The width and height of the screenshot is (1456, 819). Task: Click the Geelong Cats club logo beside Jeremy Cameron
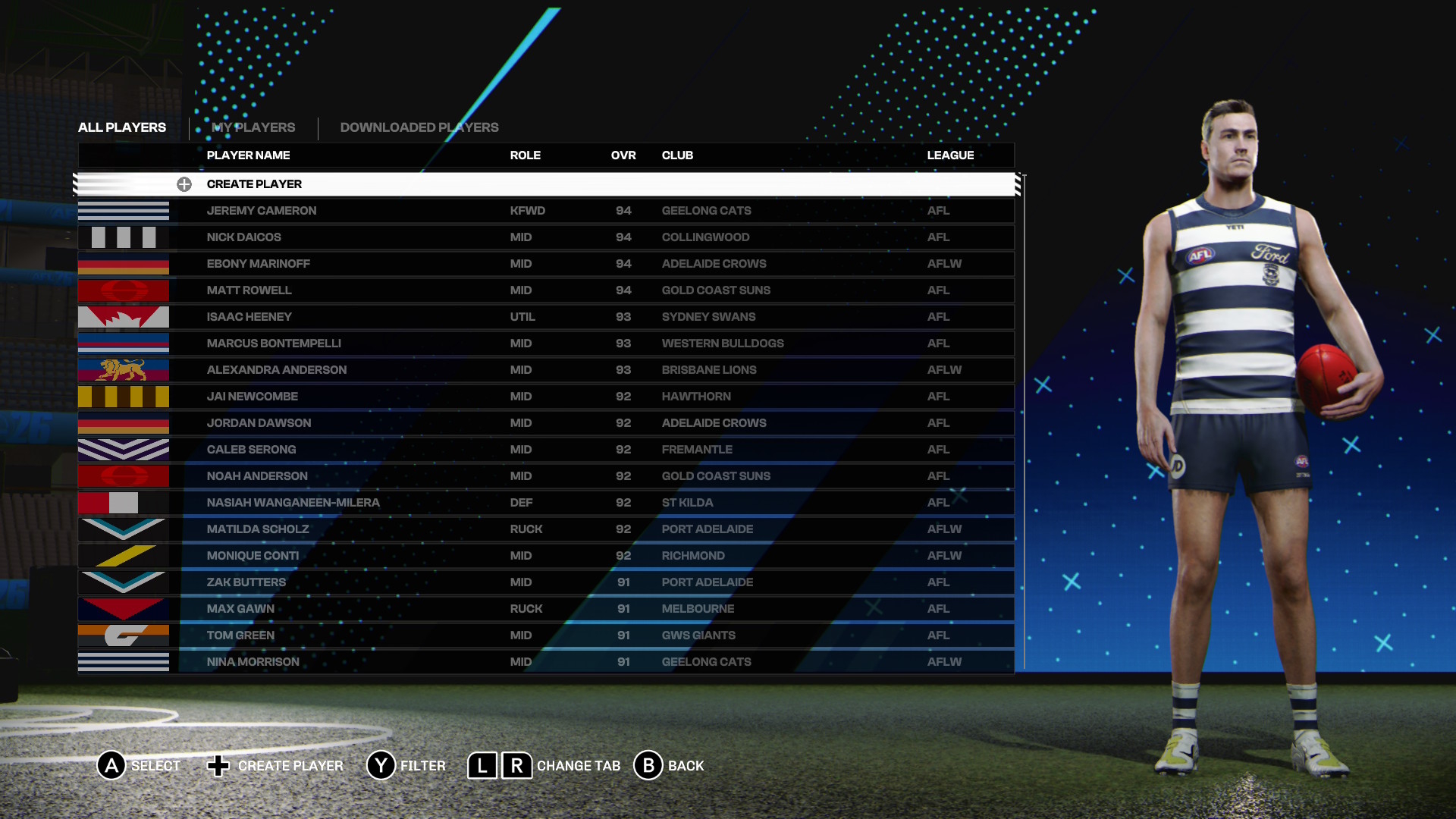pos(124,210)
